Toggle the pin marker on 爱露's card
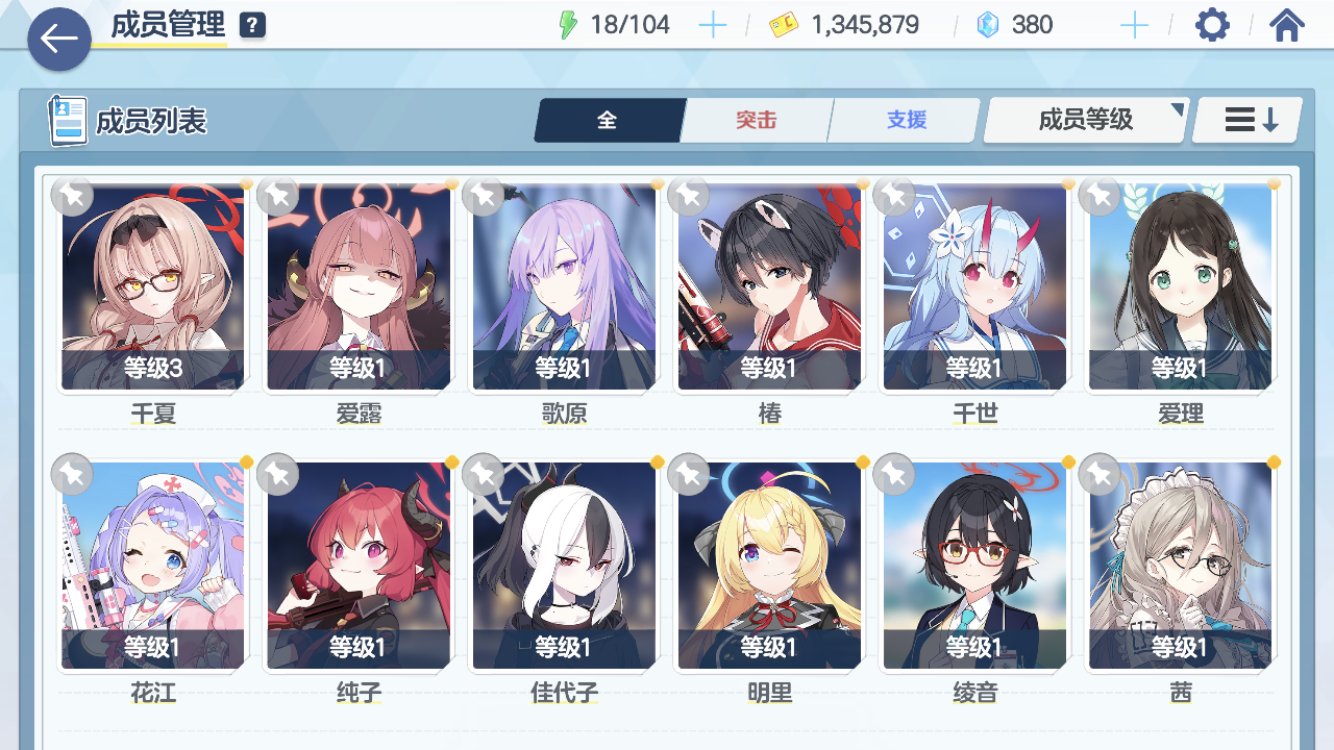Viewport: 1334px width, 750px height. [x=276, y=198]
